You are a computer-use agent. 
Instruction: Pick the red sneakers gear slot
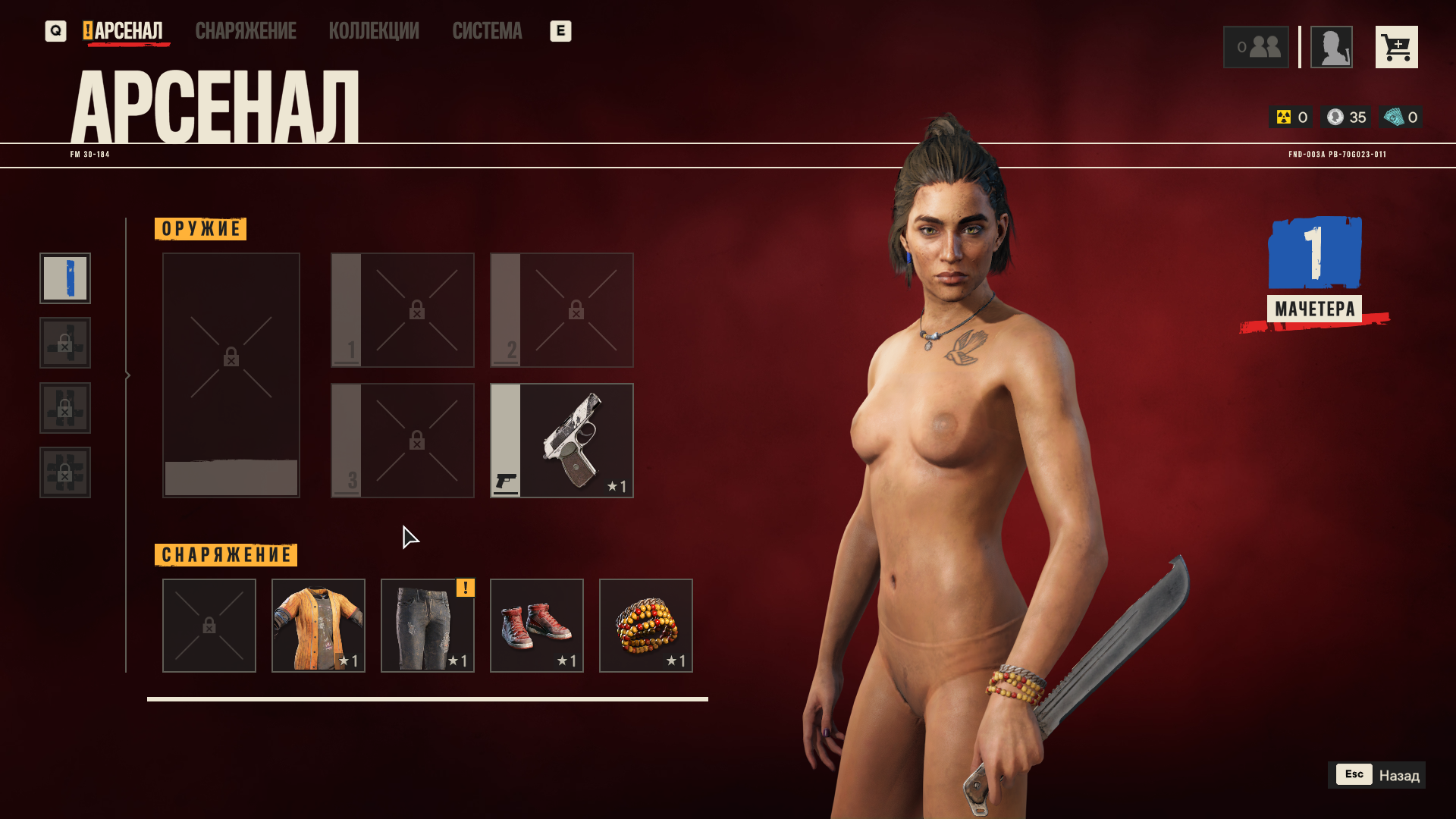537,626
